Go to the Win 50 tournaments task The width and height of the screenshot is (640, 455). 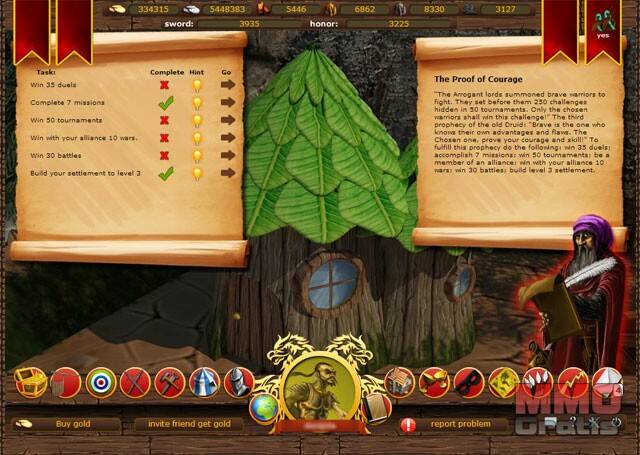(x=228, y=120)
